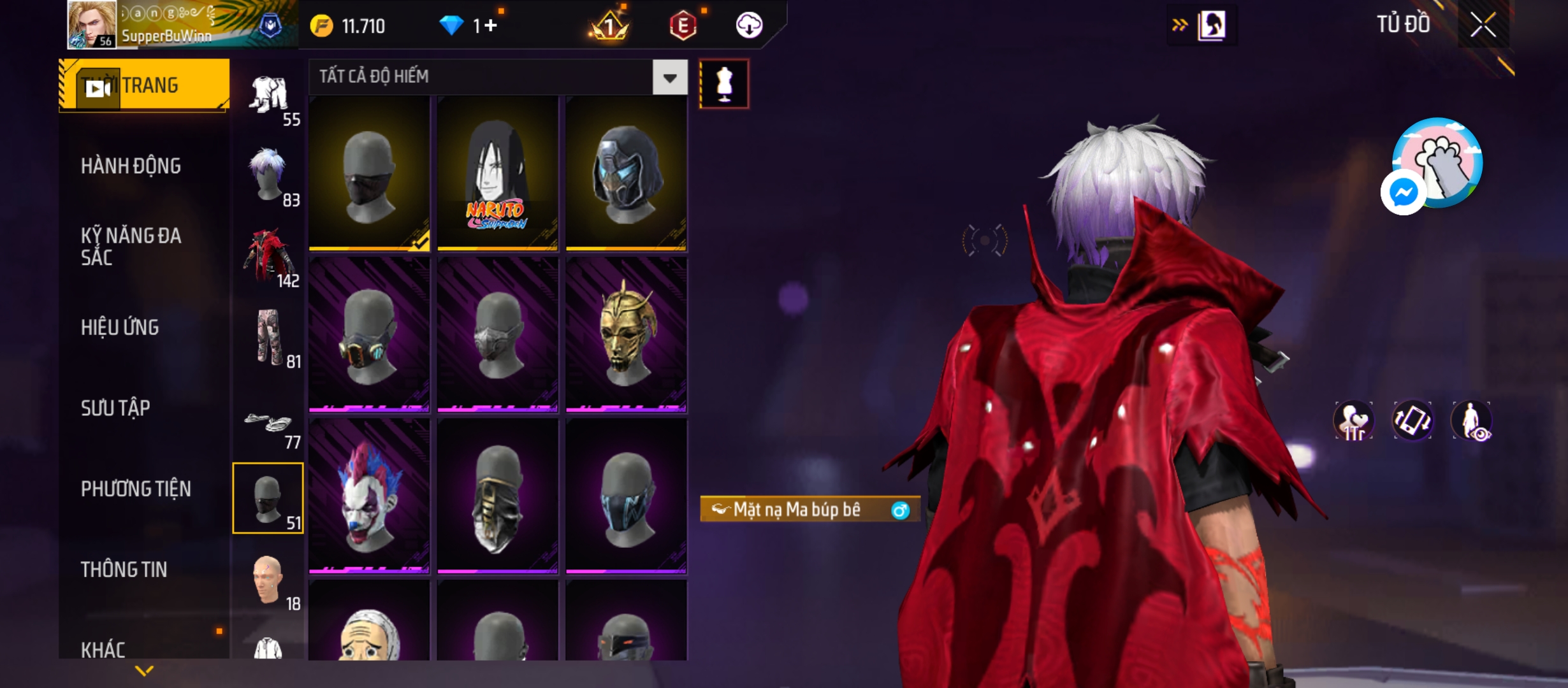Select the Naruto Orochimaru mask item
The width and height of the screenshot is (1568, 688).
tap(497, 173)
